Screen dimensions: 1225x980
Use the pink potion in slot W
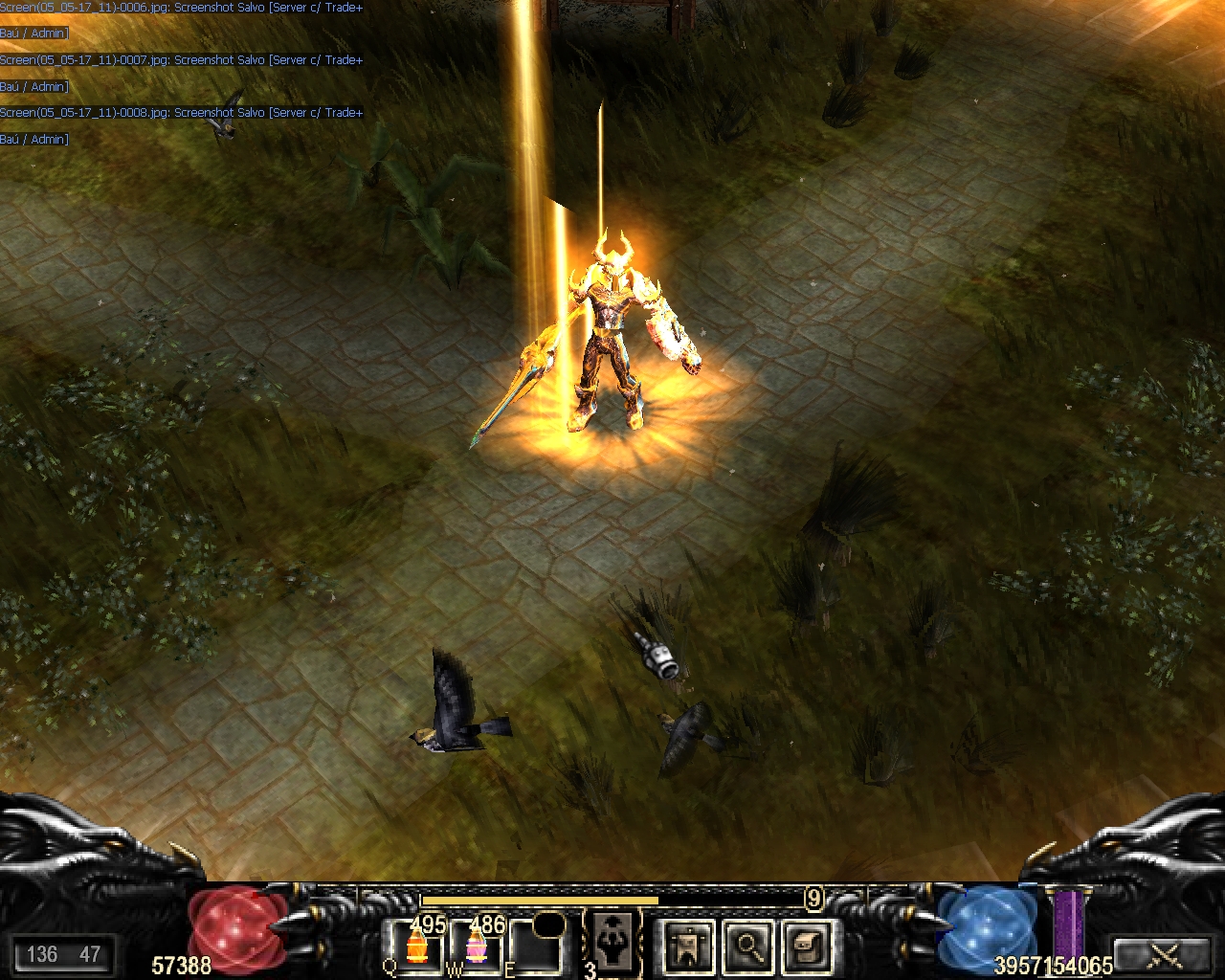(x=475, y=947)
